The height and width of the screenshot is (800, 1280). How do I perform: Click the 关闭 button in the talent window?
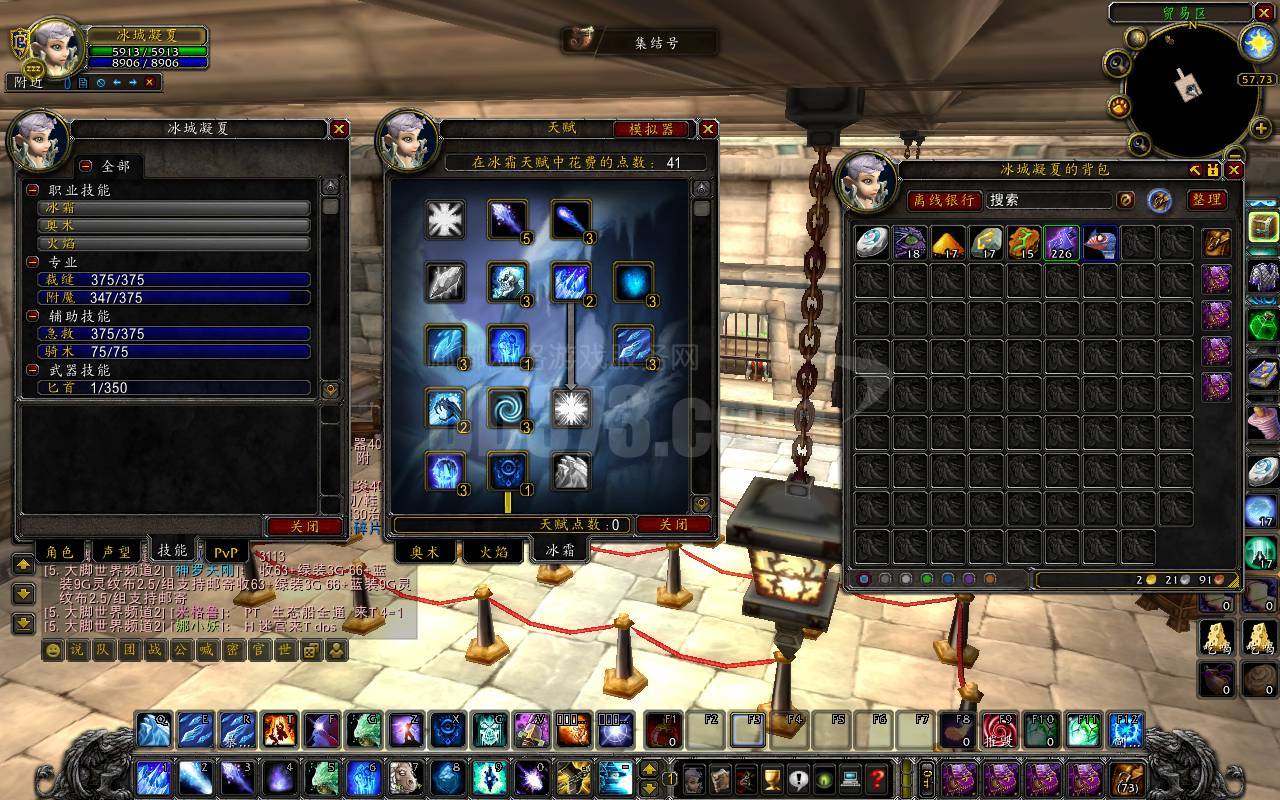click(674, 524)
